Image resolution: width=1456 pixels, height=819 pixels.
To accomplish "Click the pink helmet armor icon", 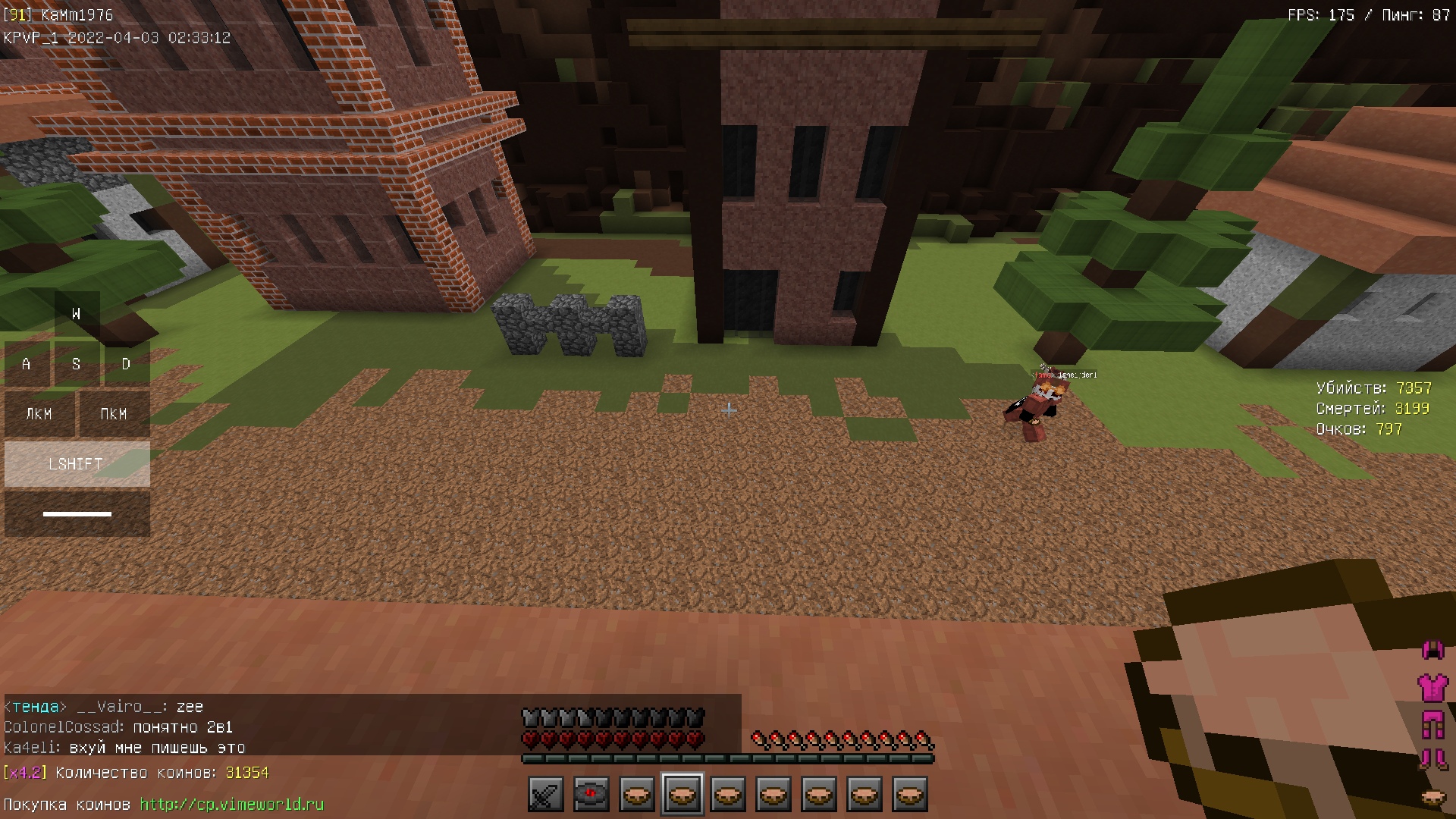I will tap(1432, 650).
